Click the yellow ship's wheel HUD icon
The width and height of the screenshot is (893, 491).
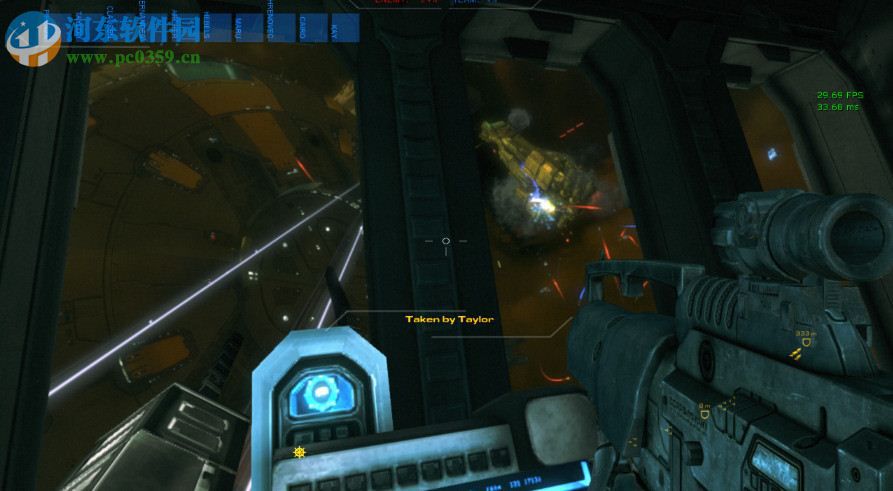coord(298,452)
